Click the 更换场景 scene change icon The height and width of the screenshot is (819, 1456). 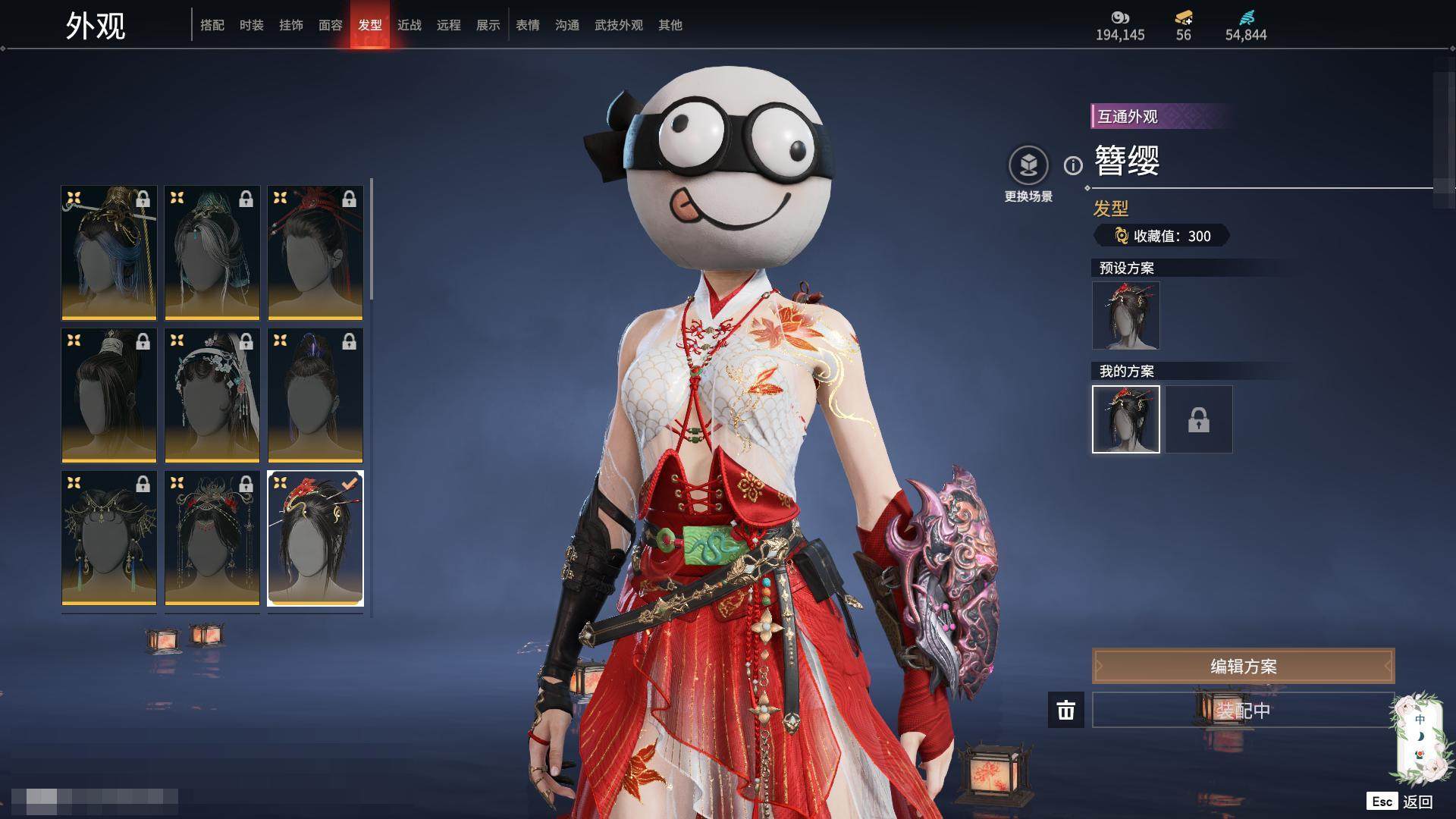click(1028, 165)
